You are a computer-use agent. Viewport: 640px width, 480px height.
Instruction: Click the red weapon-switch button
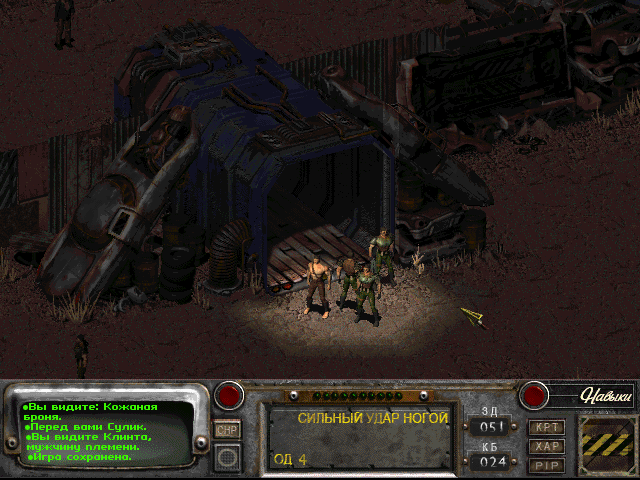coord(231,395)
